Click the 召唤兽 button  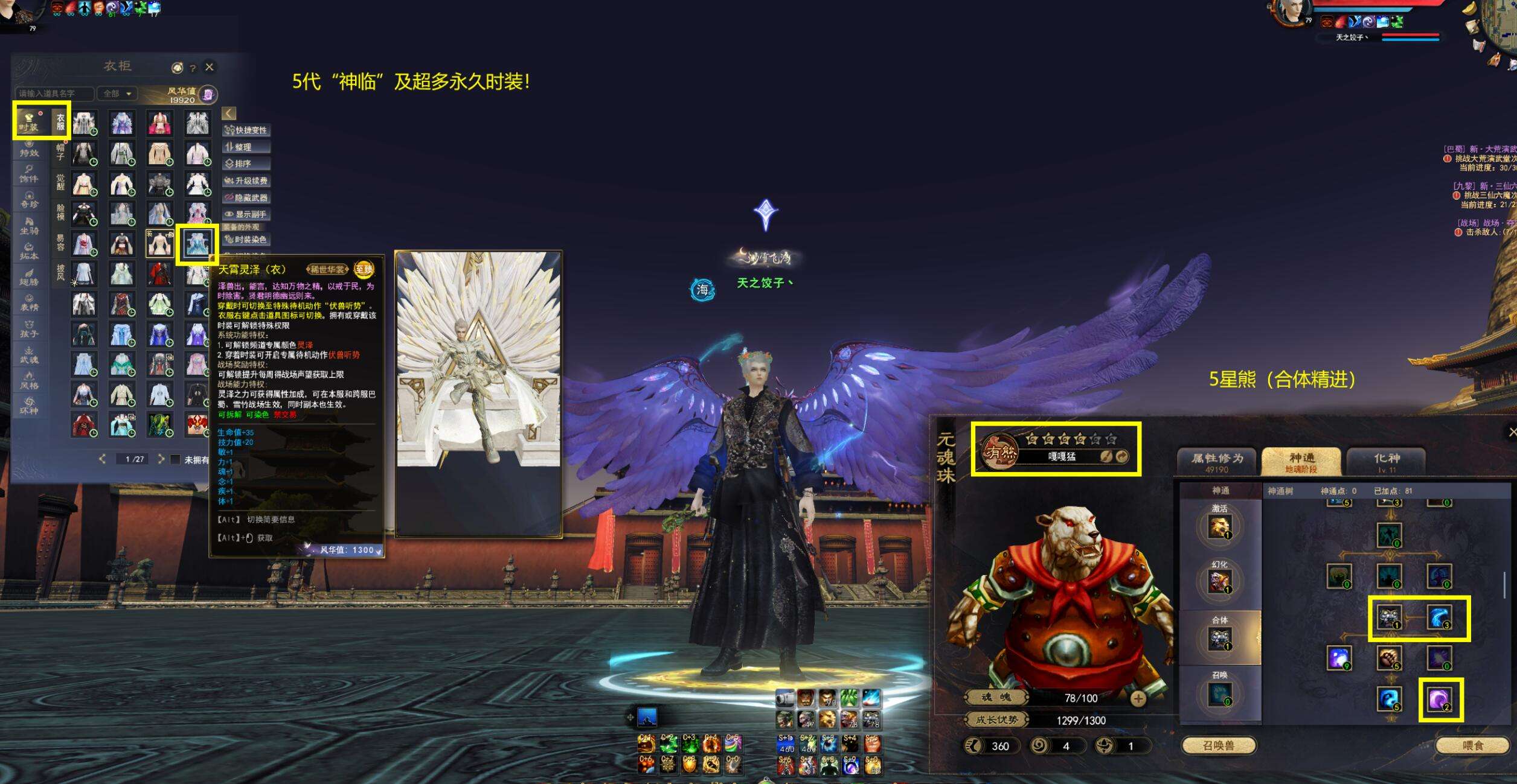1218,746
